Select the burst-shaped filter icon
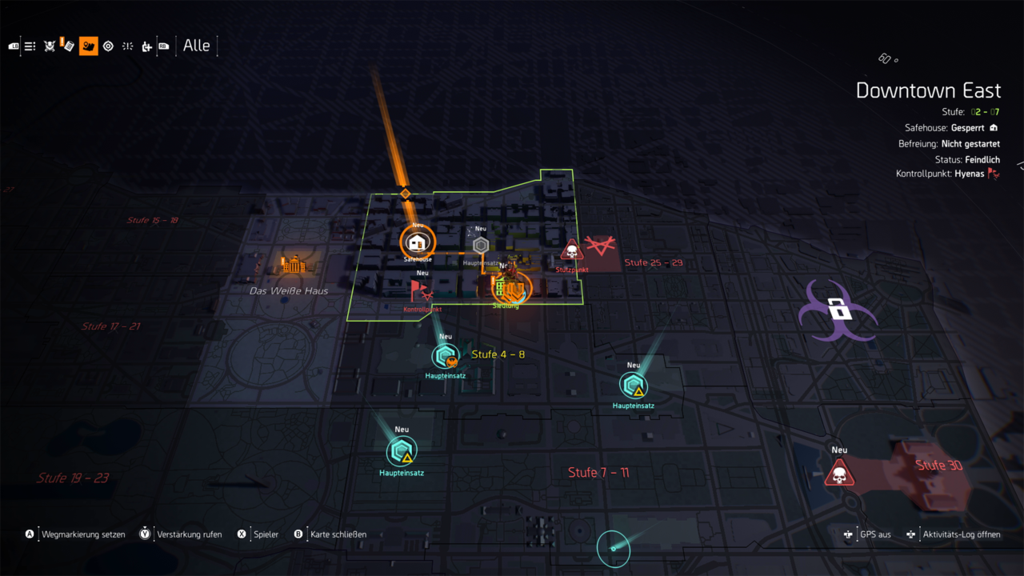Viewport: 1024px width, 576px height. point(127,46)
